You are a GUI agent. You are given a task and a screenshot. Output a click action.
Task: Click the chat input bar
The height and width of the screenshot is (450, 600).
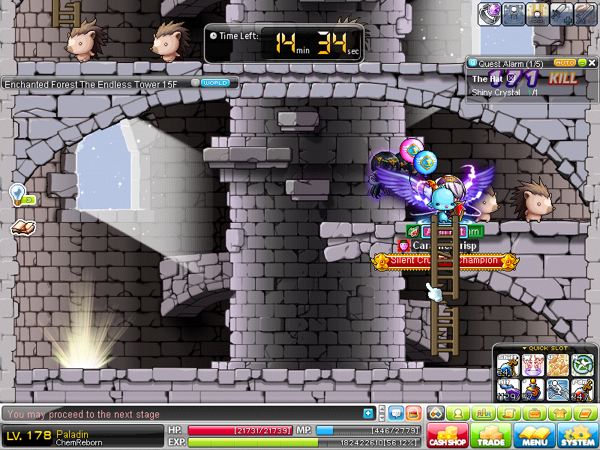[x=180, y=413]
